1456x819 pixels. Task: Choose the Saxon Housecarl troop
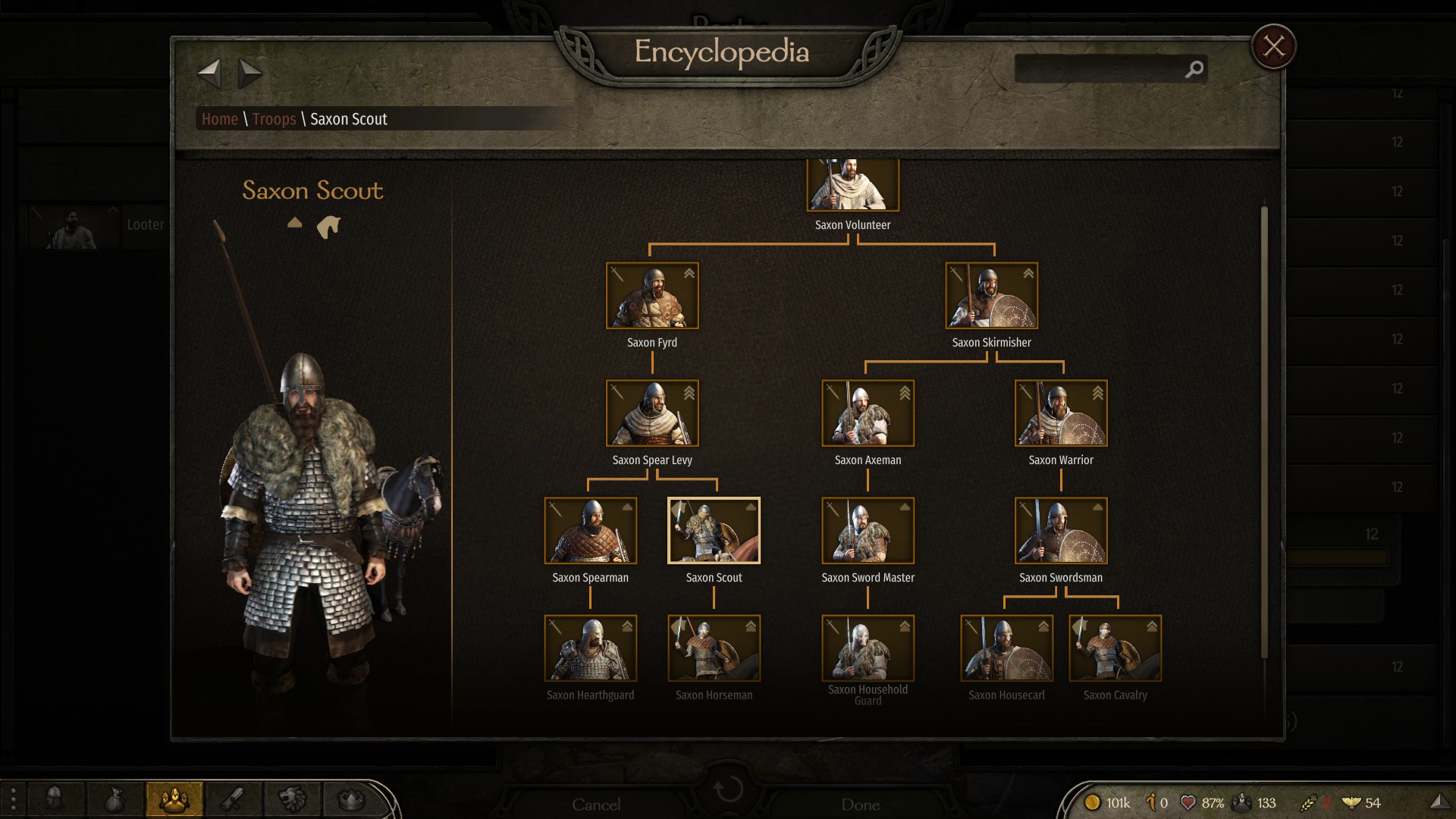tap(1006, 648)
